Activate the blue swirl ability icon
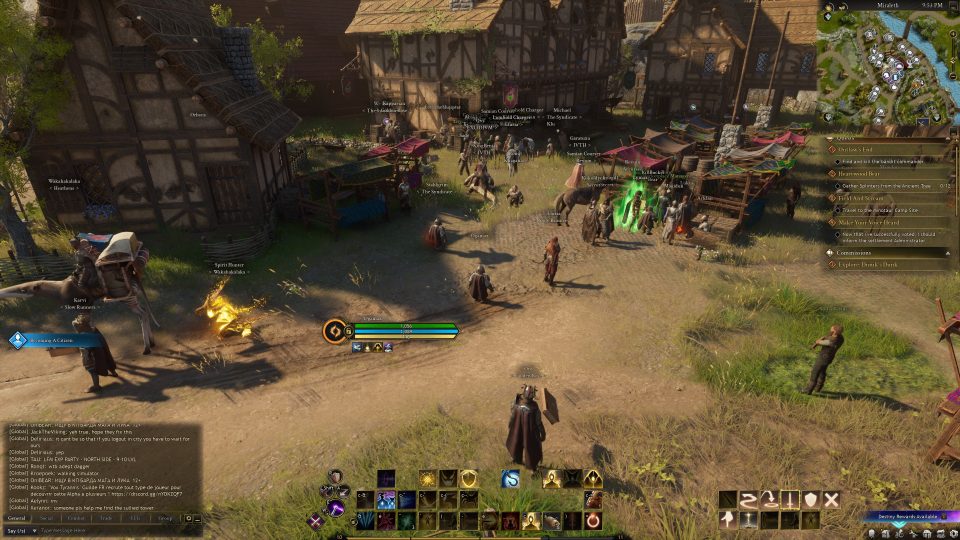 [510, 479]
